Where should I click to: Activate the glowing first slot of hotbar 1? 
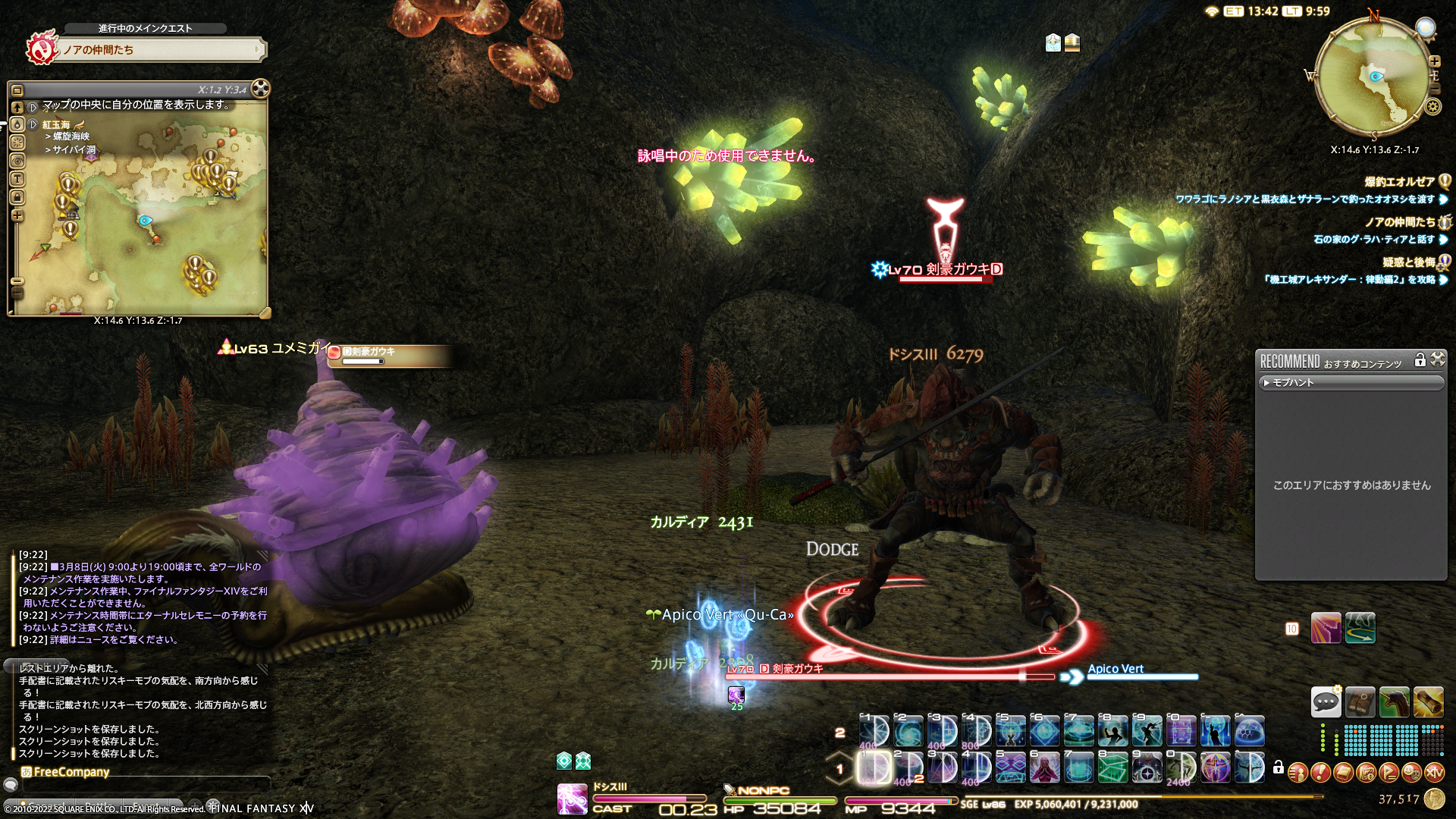pos(874,767)
